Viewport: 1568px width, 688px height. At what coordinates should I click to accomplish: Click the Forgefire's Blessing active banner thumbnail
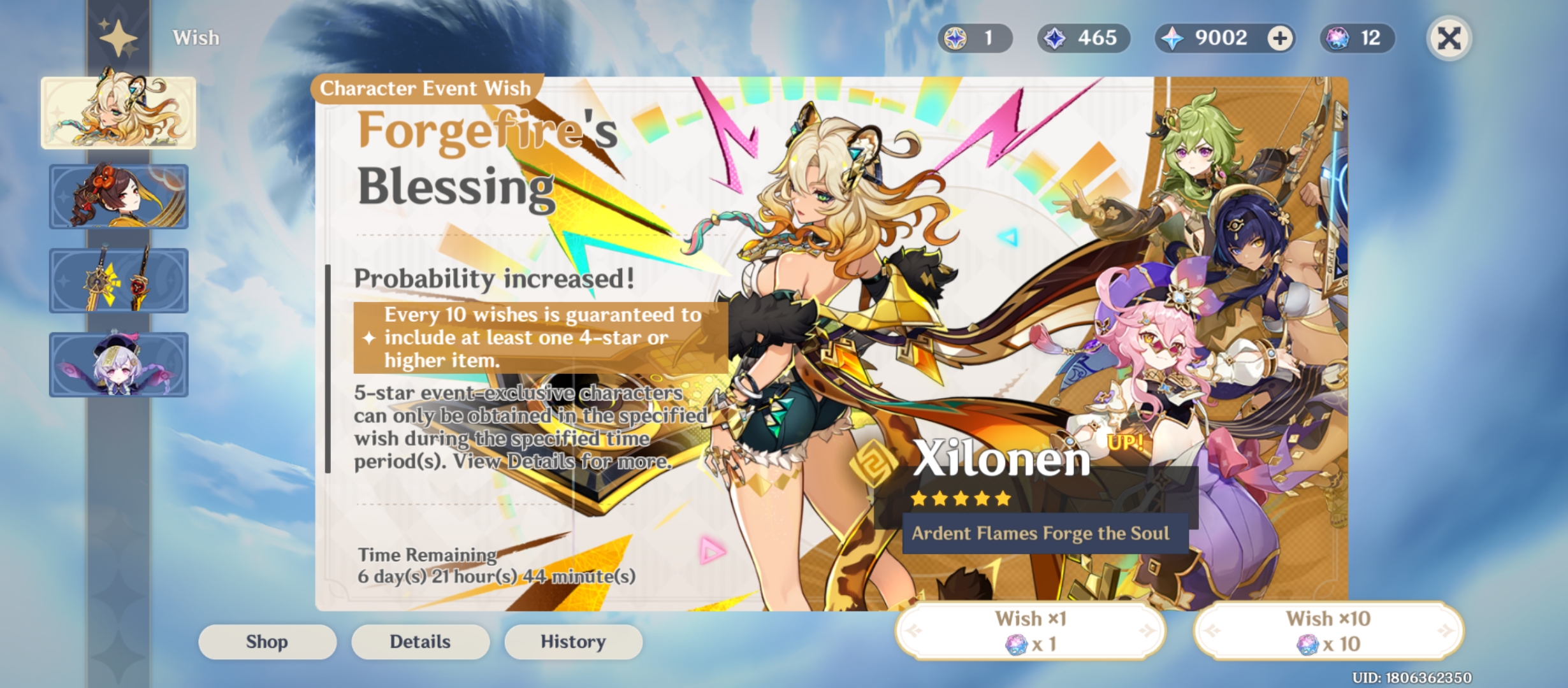118,111
